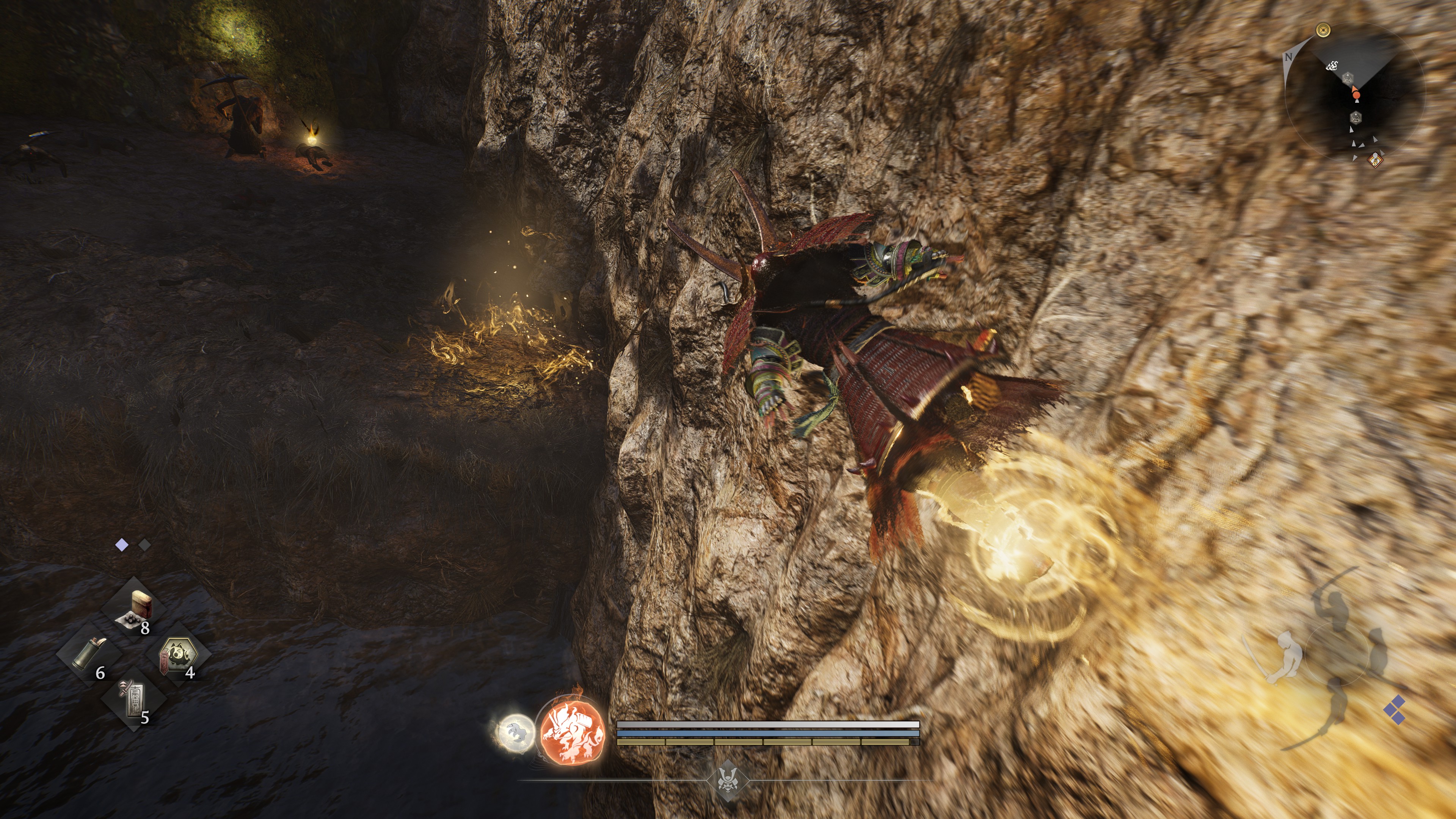Expand the yellow ring marker near the minimap
This screenshot has width=1456, height=819.
(x=1324, y=30)
